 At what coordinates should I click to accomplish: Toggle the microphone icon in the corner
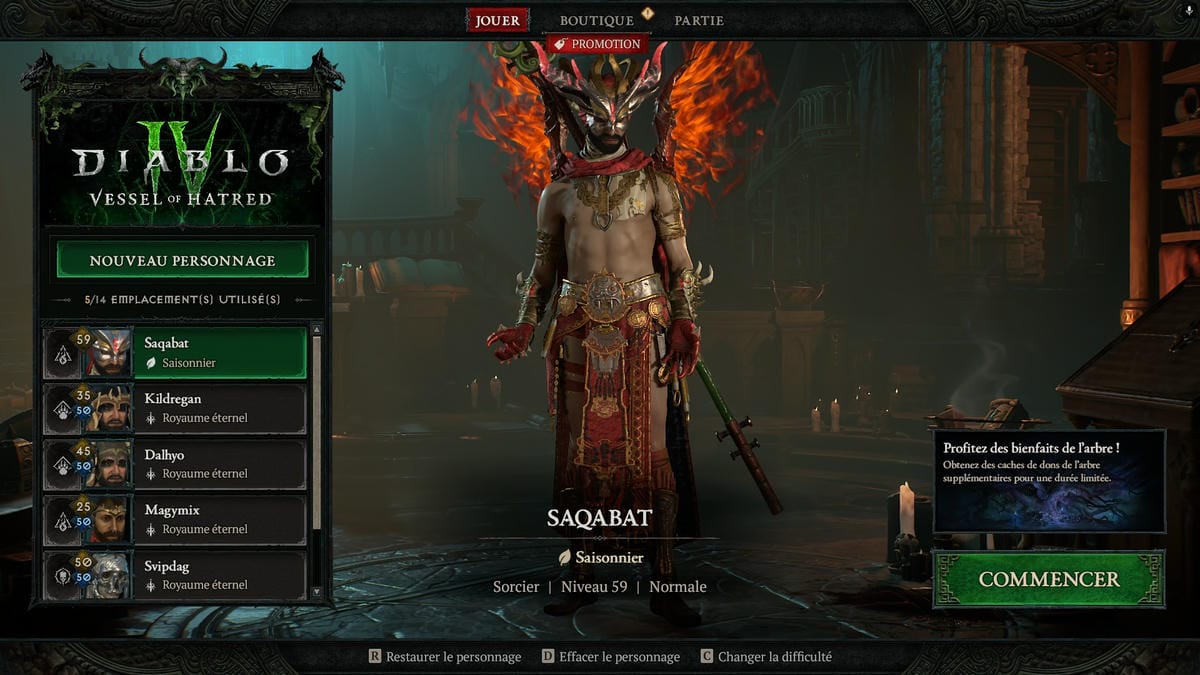(x=1186, y=11)
